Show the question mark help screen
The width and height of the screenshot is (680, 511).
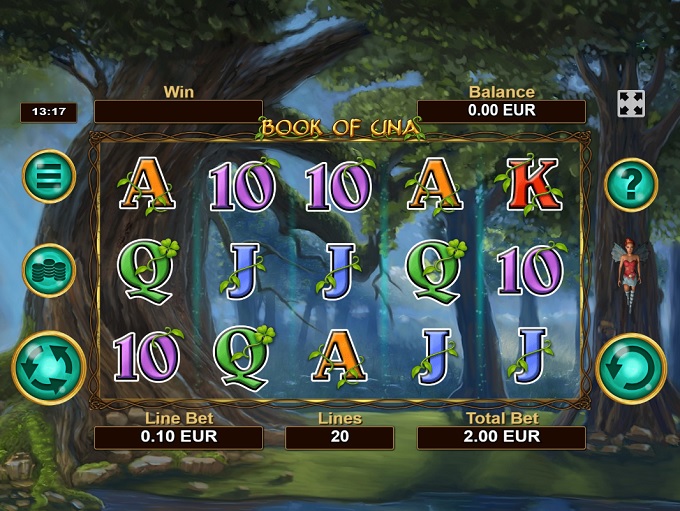631,184
